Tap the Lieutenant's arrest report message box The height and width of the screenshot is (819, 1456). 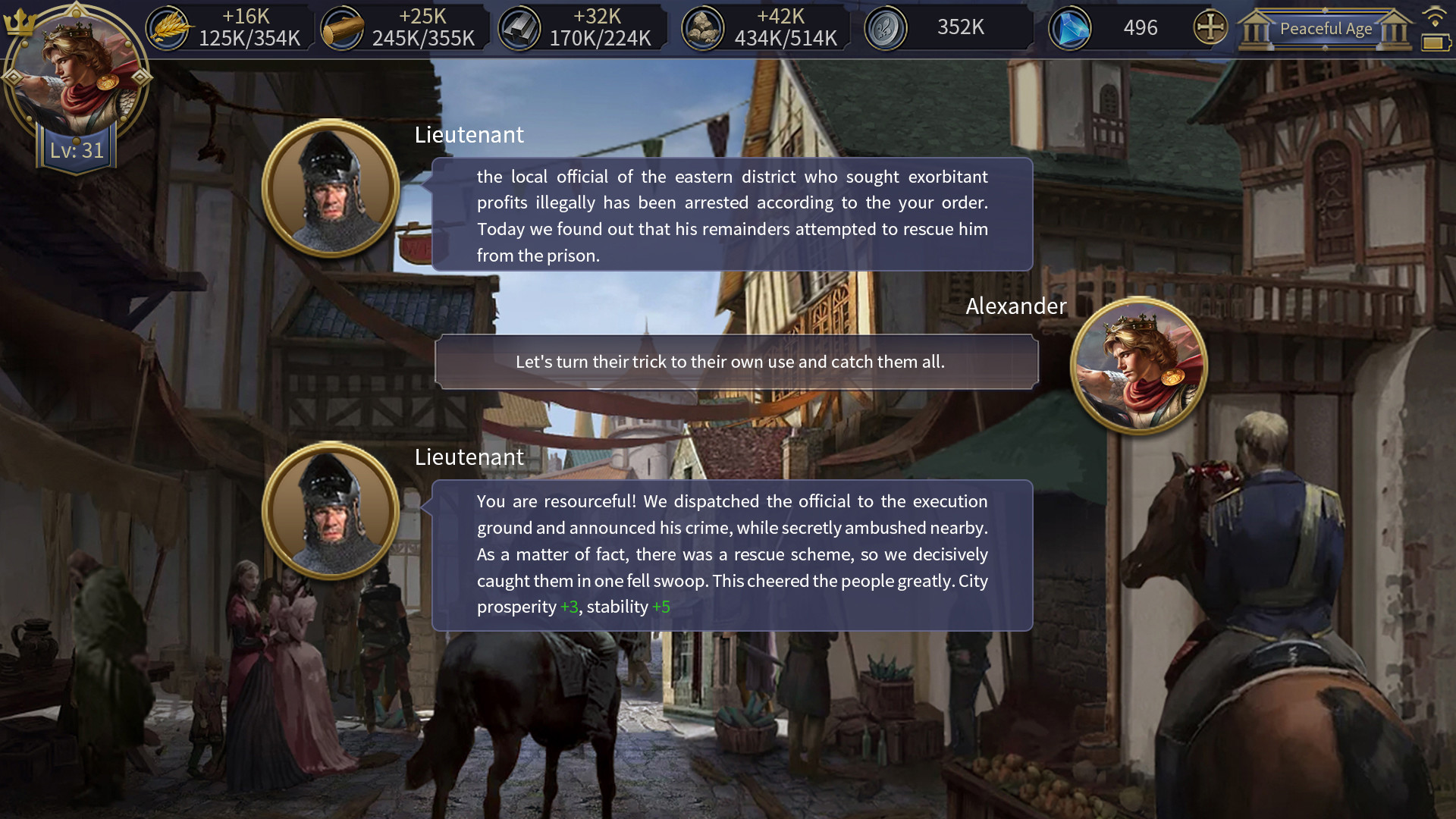pyautogui.click(x=732, y=215)
